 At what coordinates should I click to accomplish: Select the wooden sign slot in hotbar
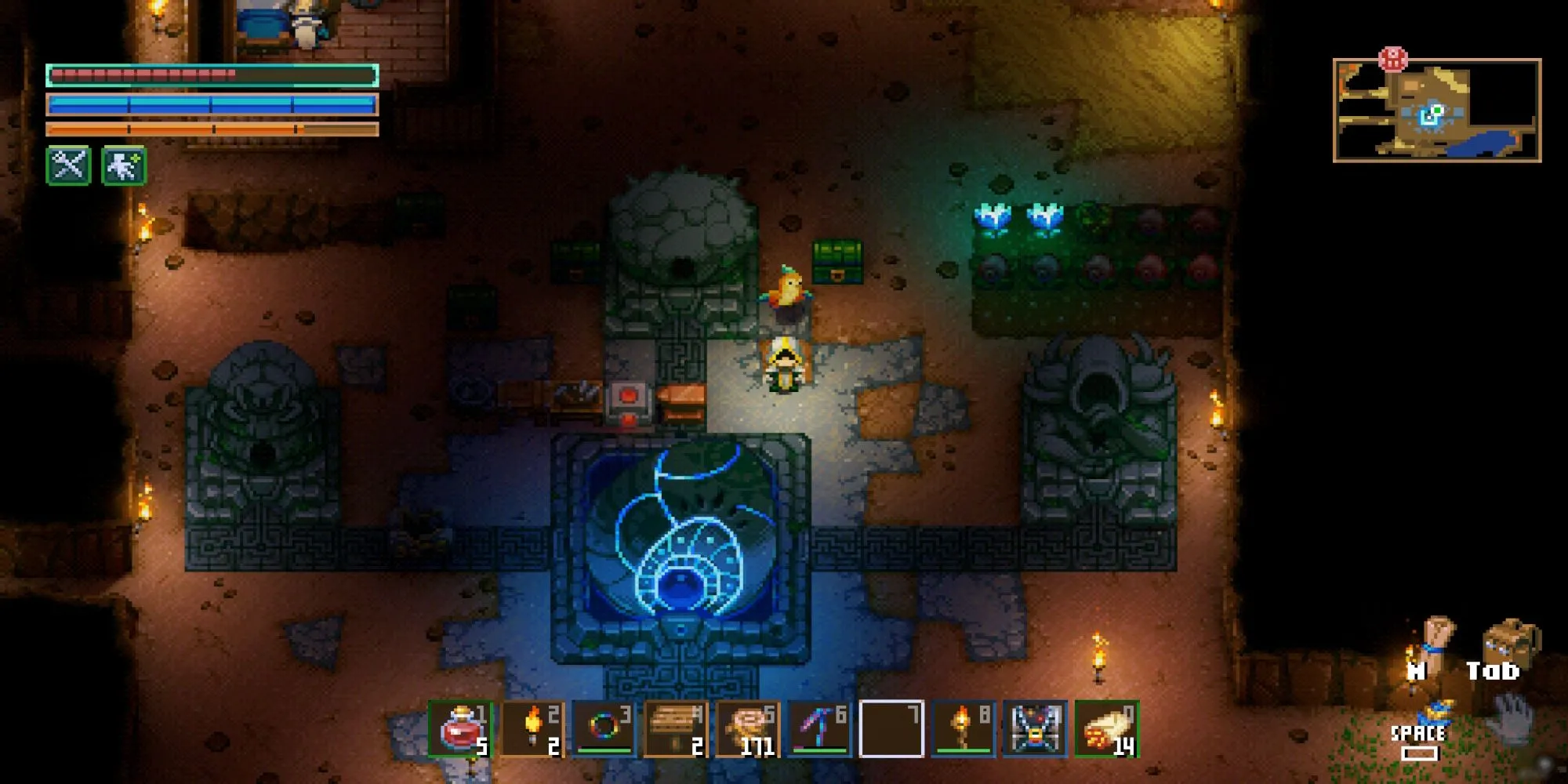676,729
